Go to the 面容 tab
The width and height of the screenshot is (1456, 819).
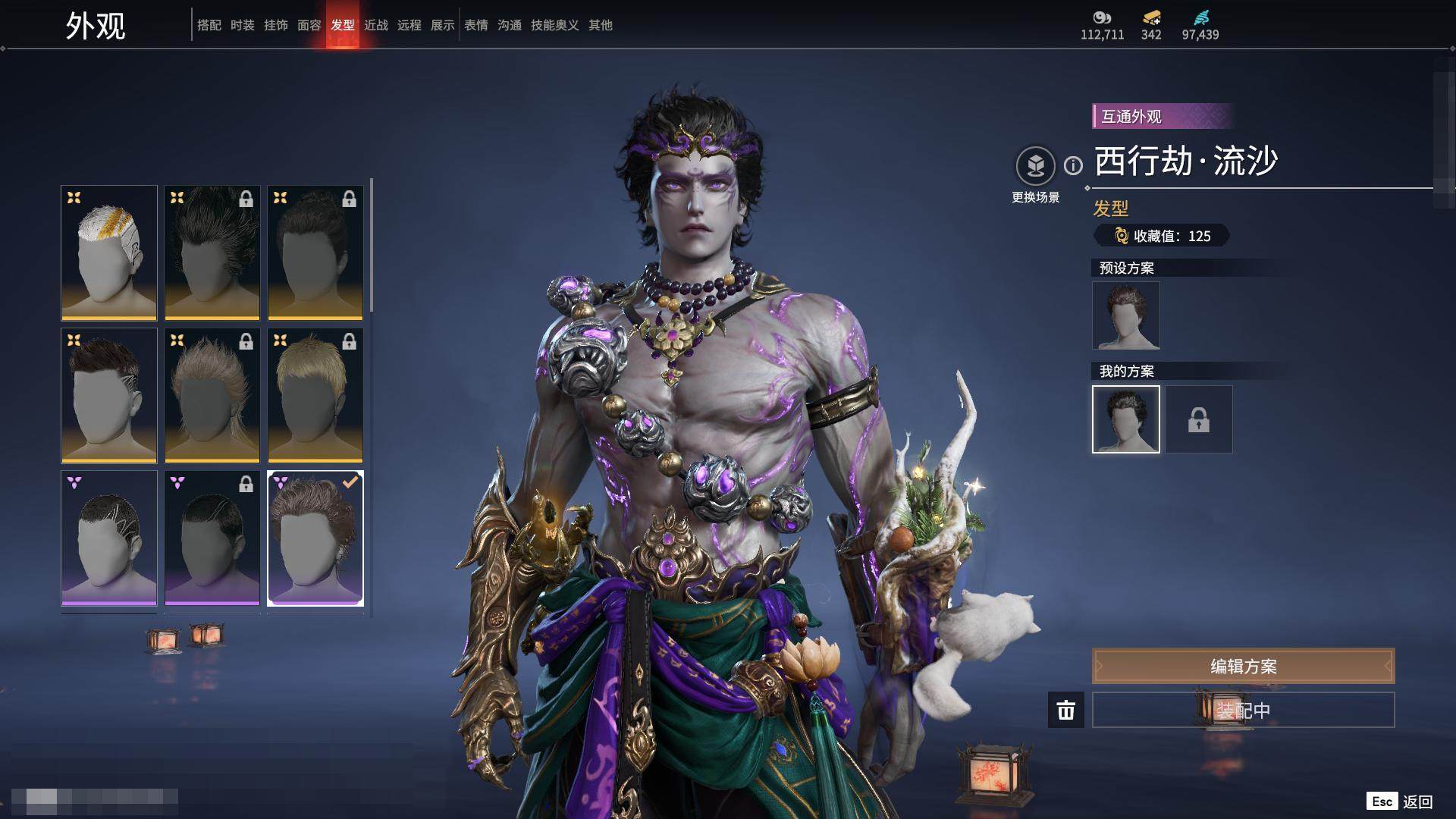pos(309,25)
